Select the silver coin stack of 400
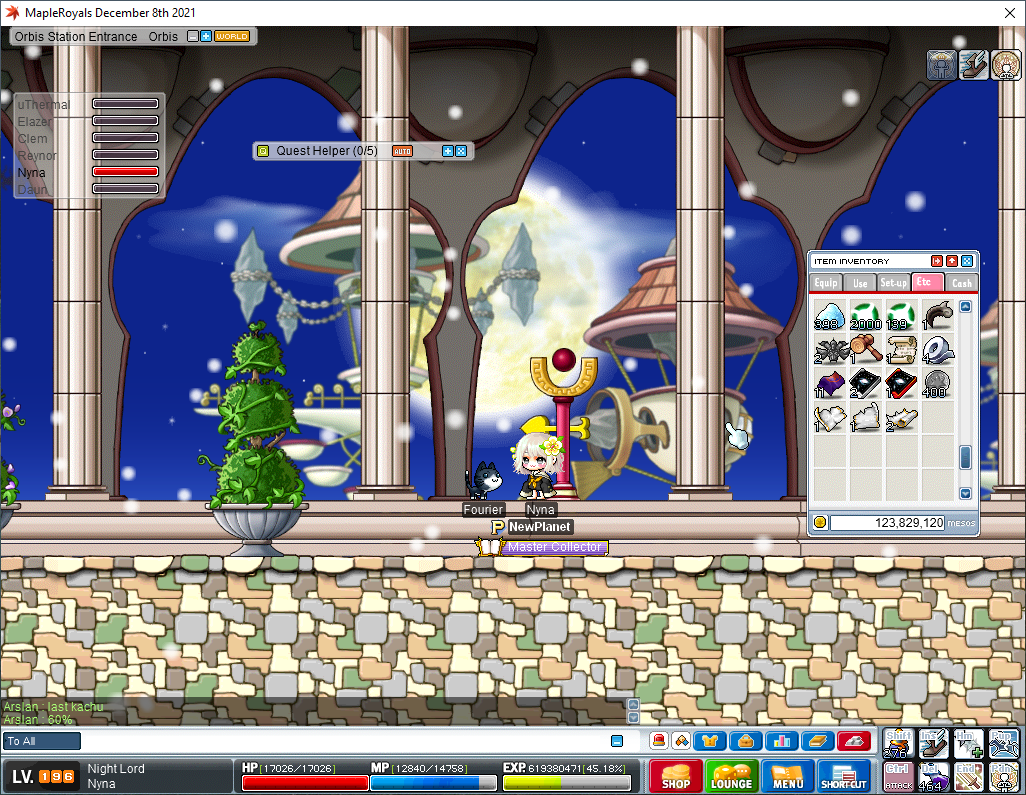Image resolution: width=1026 pixels, height=795 pixels. [x=937, y=384]
